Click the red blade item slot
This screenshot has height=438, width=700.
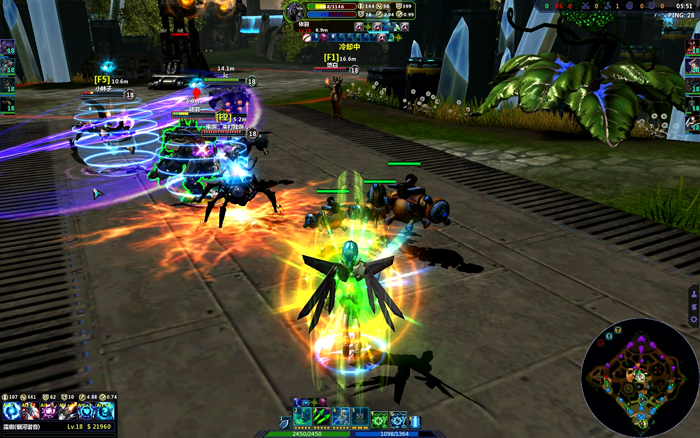(31, 411)
